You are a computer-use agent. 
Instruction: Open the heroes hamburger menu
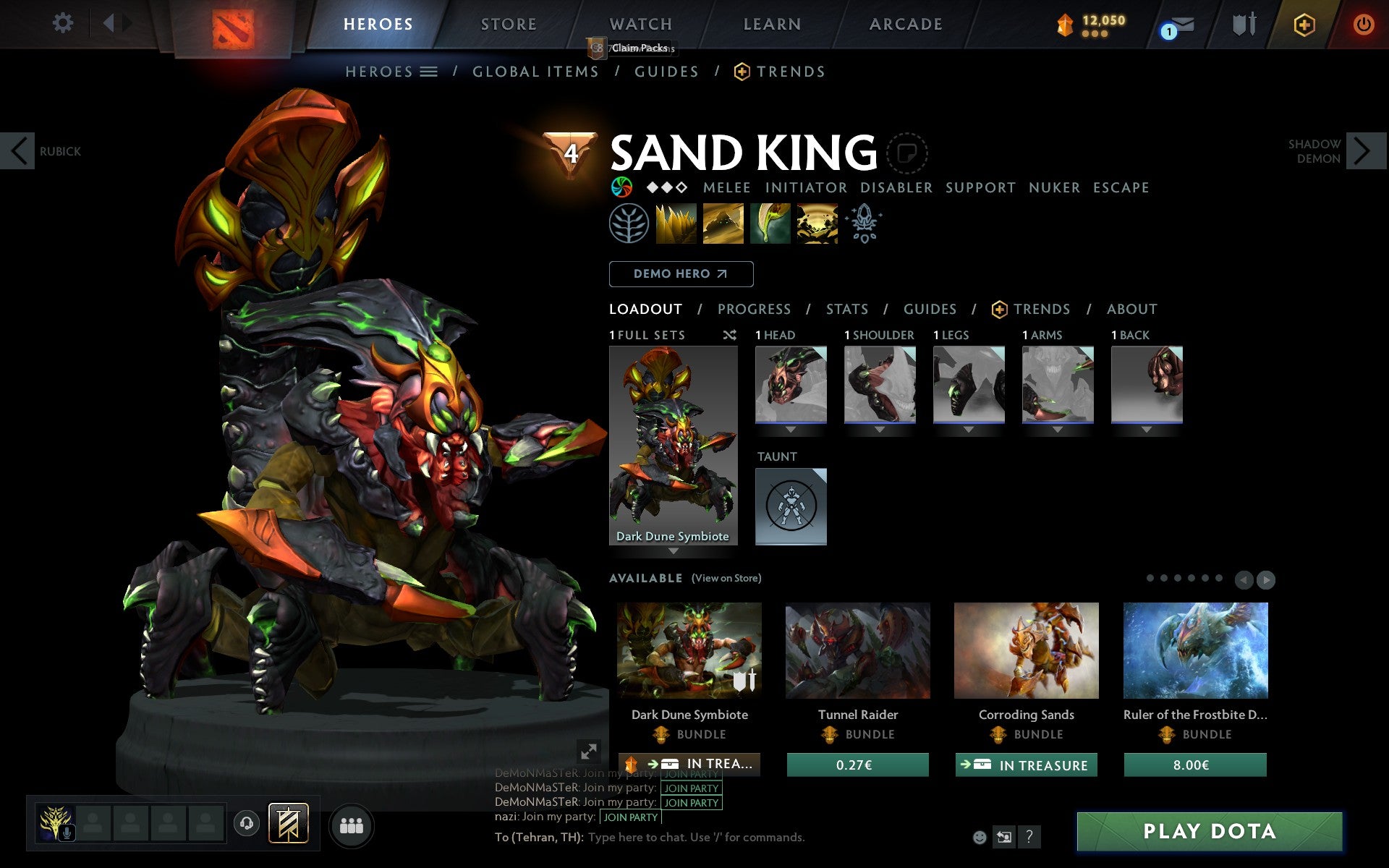tap(428, 71)
